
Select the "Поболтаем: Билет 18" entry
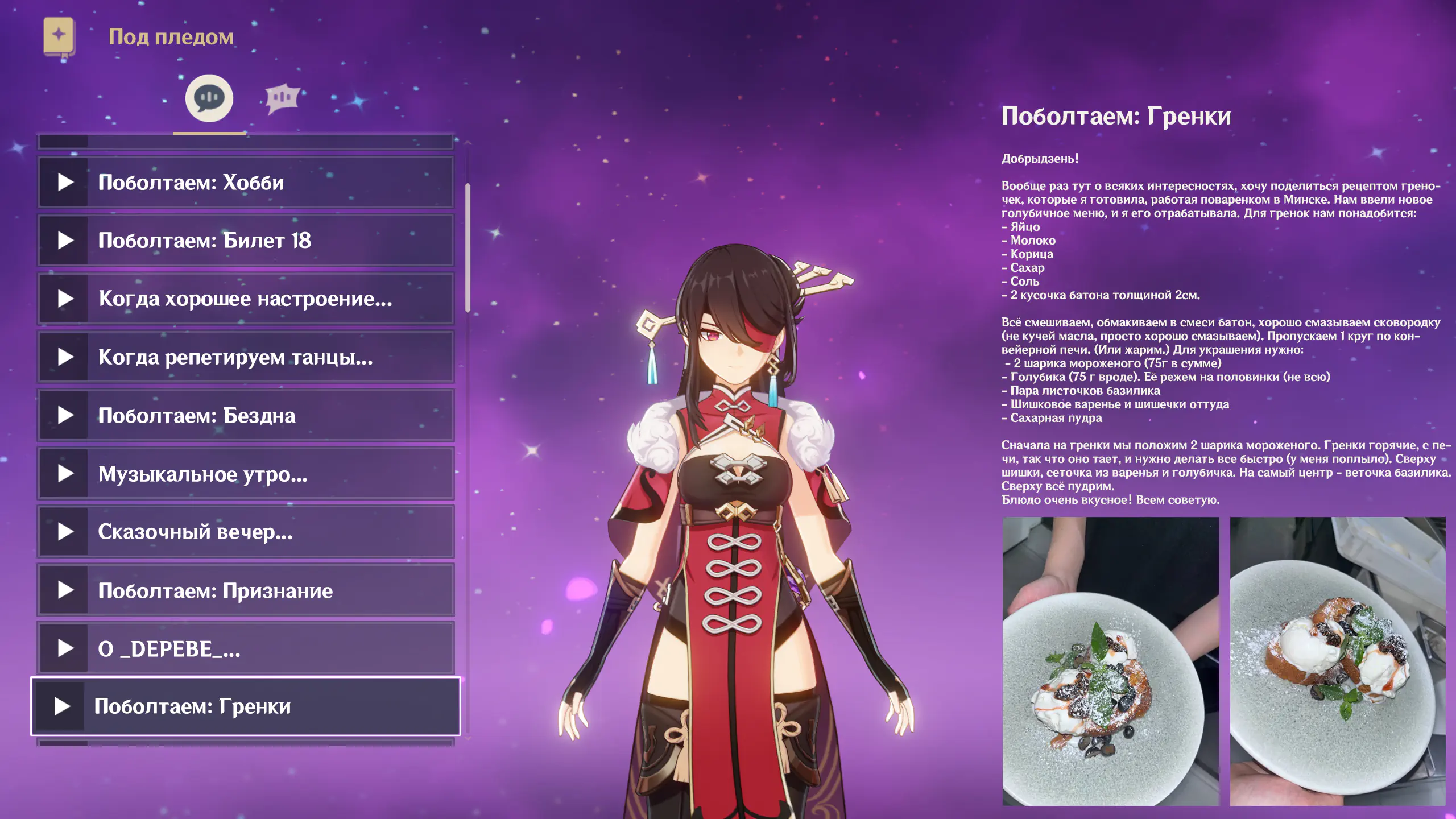[x=246, y=241]
